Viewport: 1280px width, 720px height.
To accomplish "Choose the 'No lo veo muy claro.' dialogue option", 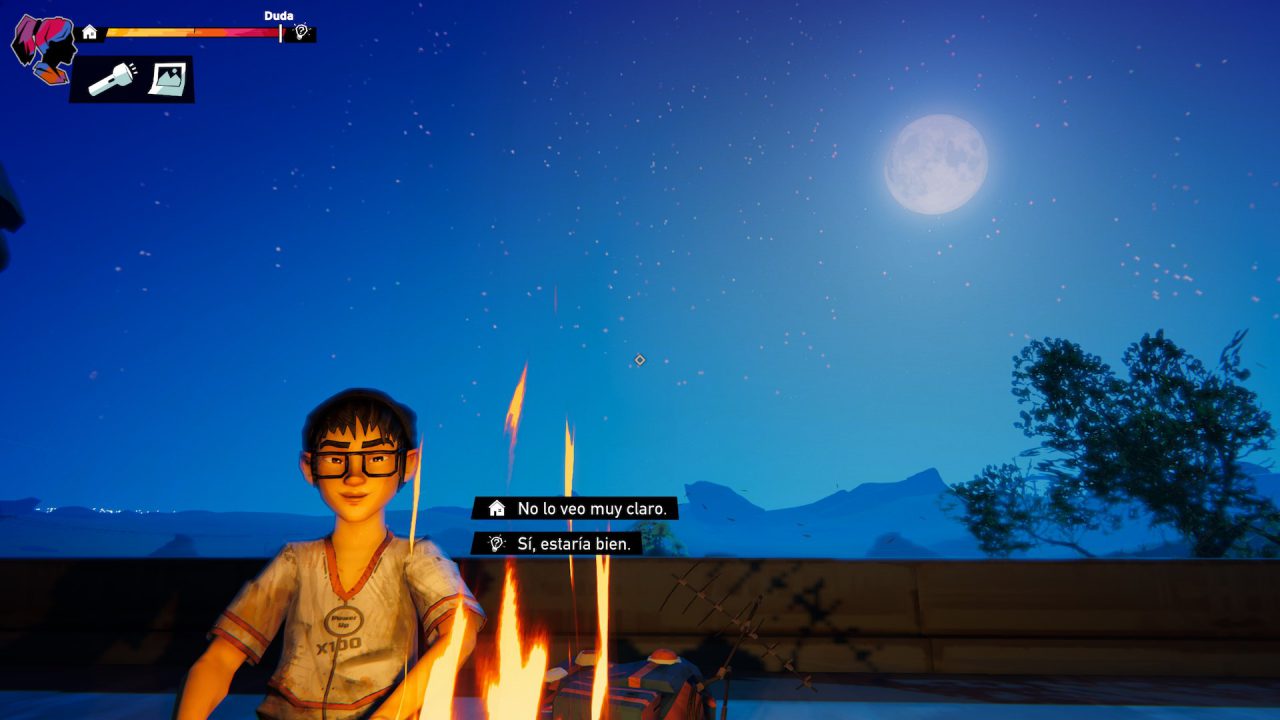I will 592,508.
